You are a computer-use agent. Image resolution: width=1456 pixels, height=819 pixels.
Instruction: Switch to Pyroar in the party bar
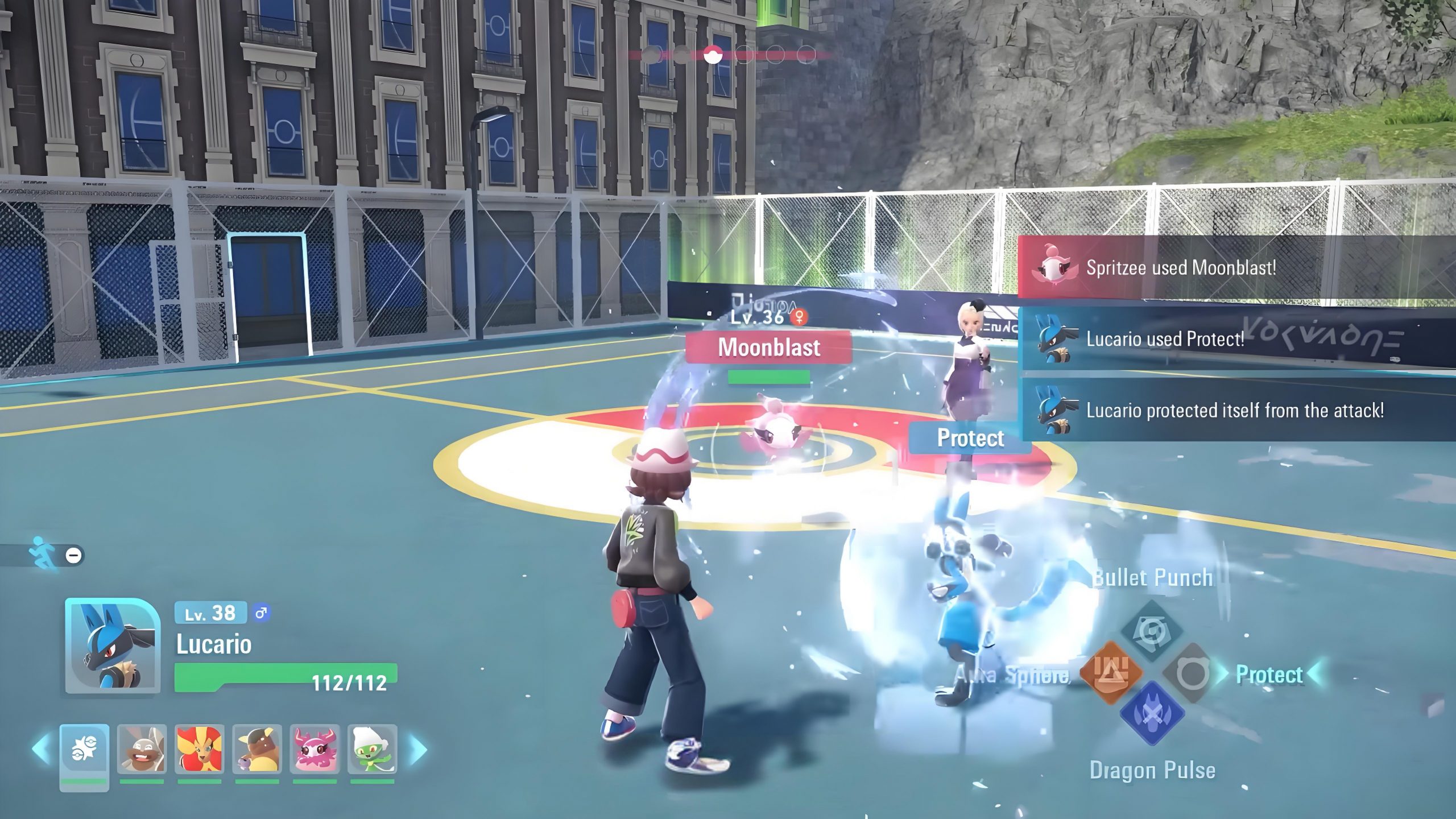[x=199, y=750]
